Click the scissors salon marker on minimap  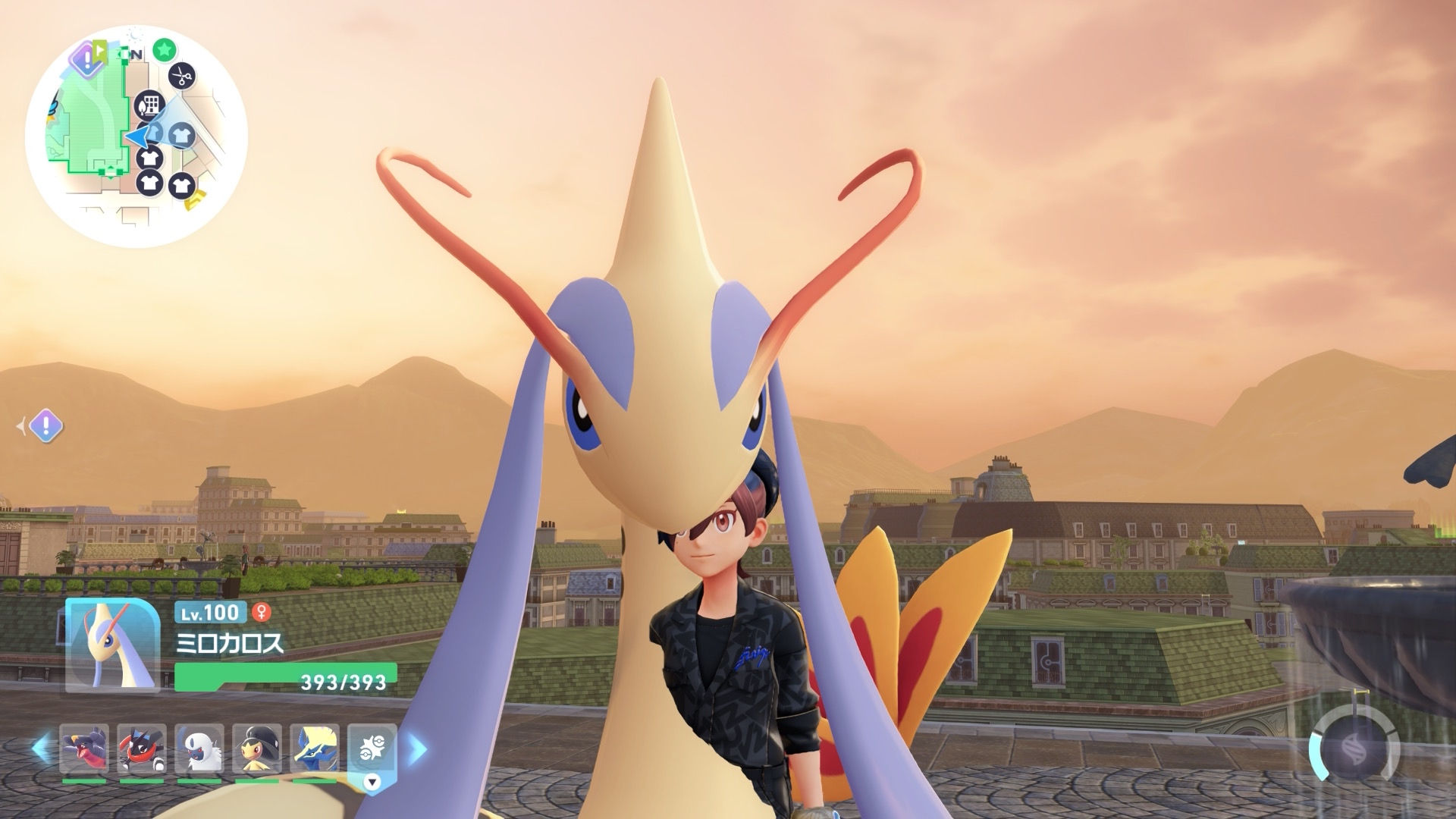click(181, 76)
